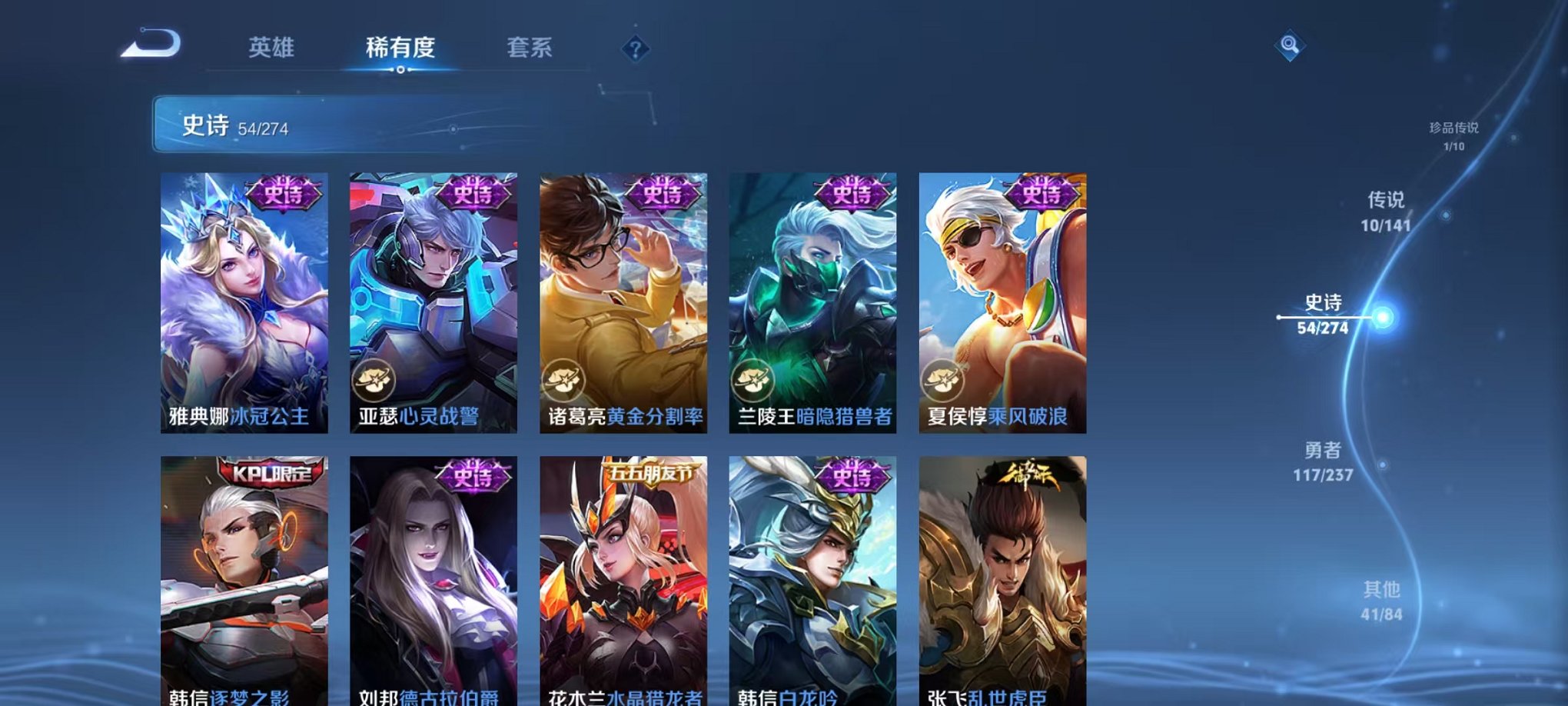The image size is (1568, 706).
Task: Select the 稀有度 tab
Action: tap(401, 48)
